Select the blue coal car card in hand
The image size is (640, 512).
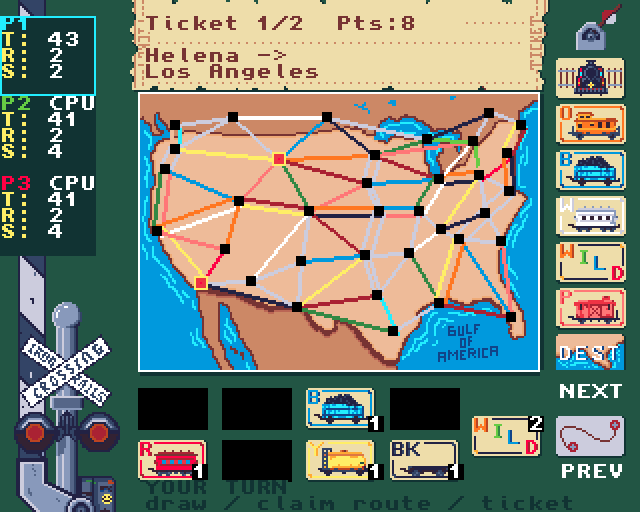340,408
